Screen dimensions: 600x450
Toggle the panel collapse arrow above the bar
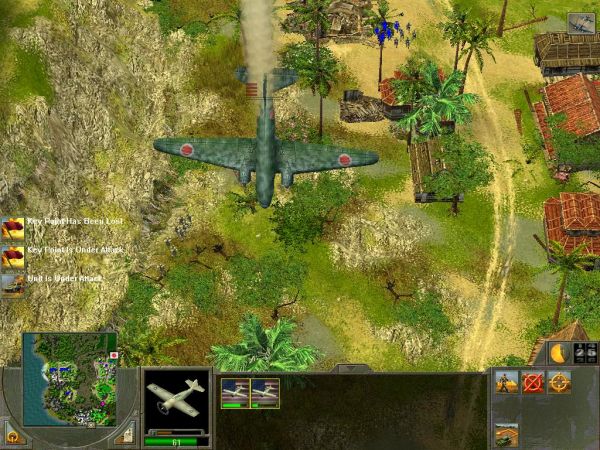[347, 368]
